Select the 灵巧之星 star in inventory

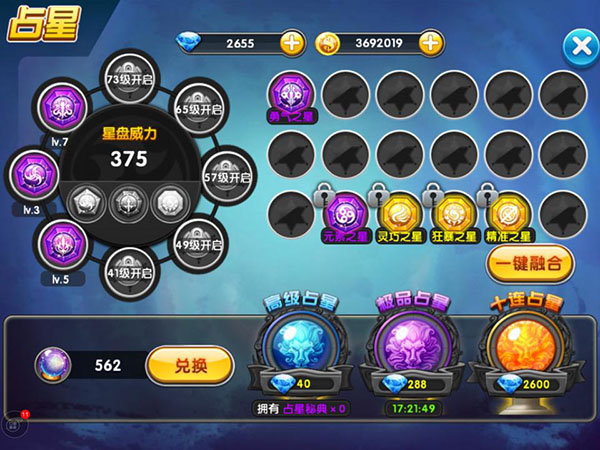(400, 213)
